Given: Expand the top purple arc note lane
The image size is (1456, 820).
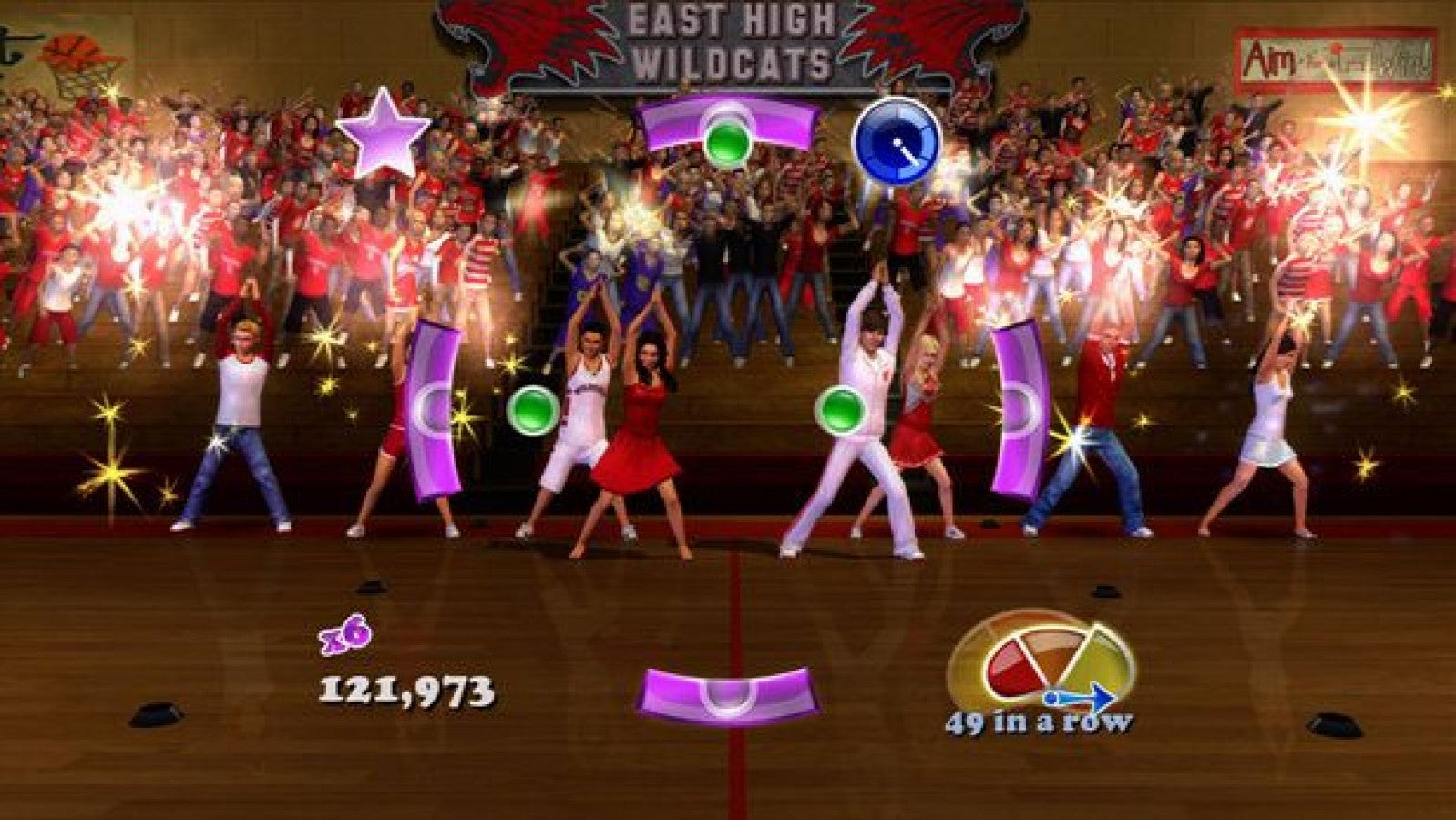Looking at the screenshot, I should click(726, 123).
